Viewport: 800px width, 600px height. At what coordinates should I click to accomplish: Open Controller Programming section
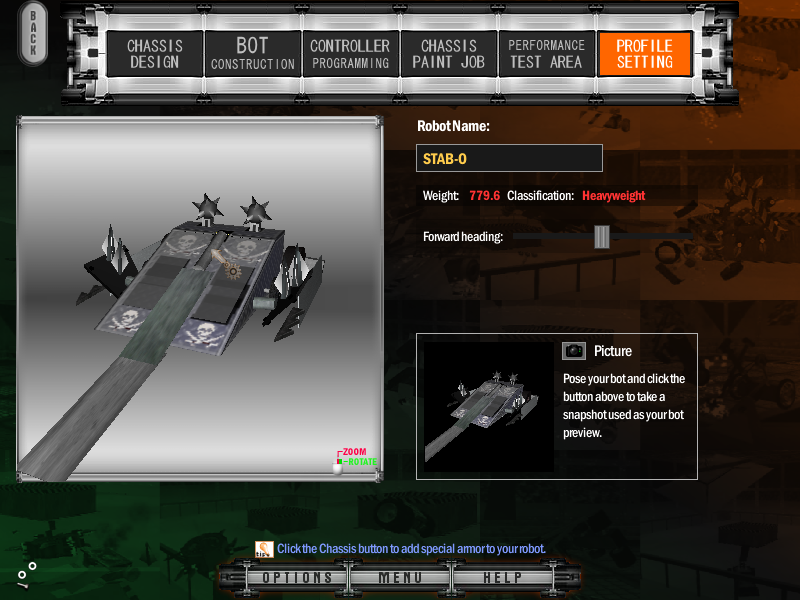[349, 54]
